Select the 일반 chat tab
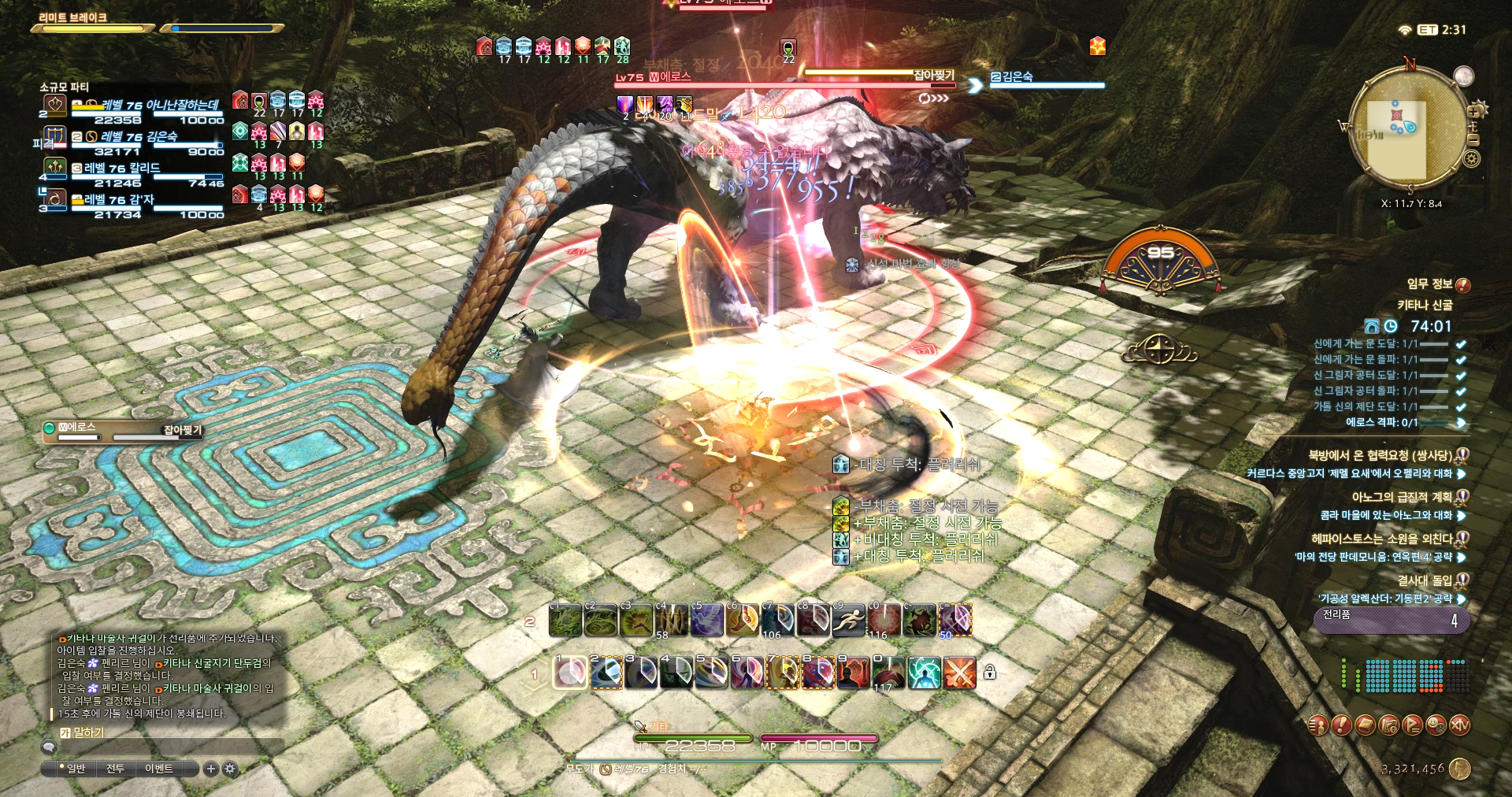This screenshot has width=1512, height=797. pyautogui.click(x=76, y=769)
